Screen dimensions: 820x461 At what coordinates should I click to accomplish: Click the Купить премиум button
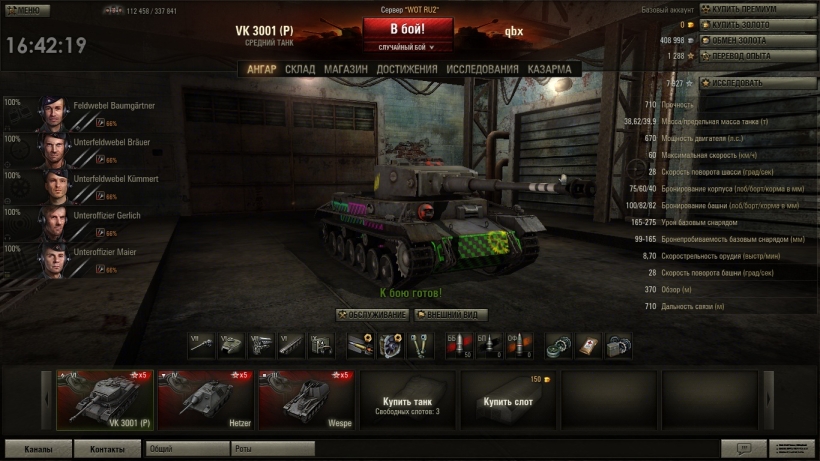(757, 9)
